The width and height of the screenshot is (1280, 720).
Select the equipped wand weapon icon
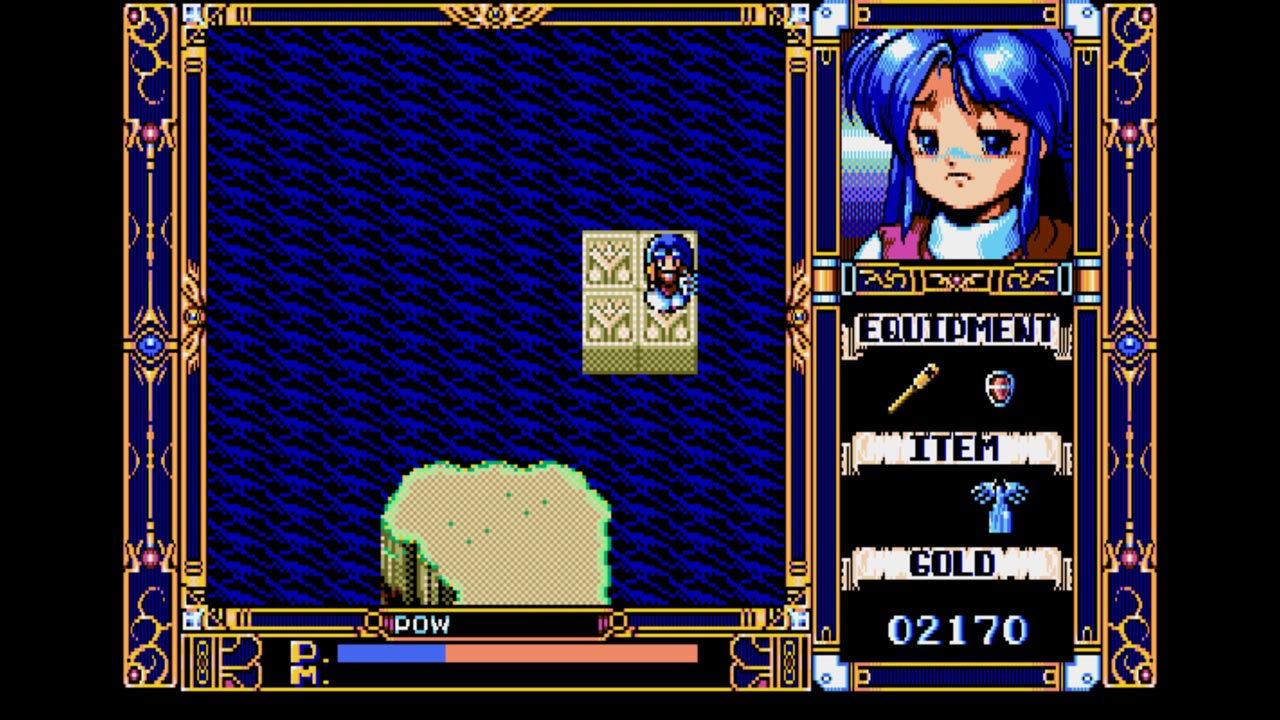[x=915, y=388]
